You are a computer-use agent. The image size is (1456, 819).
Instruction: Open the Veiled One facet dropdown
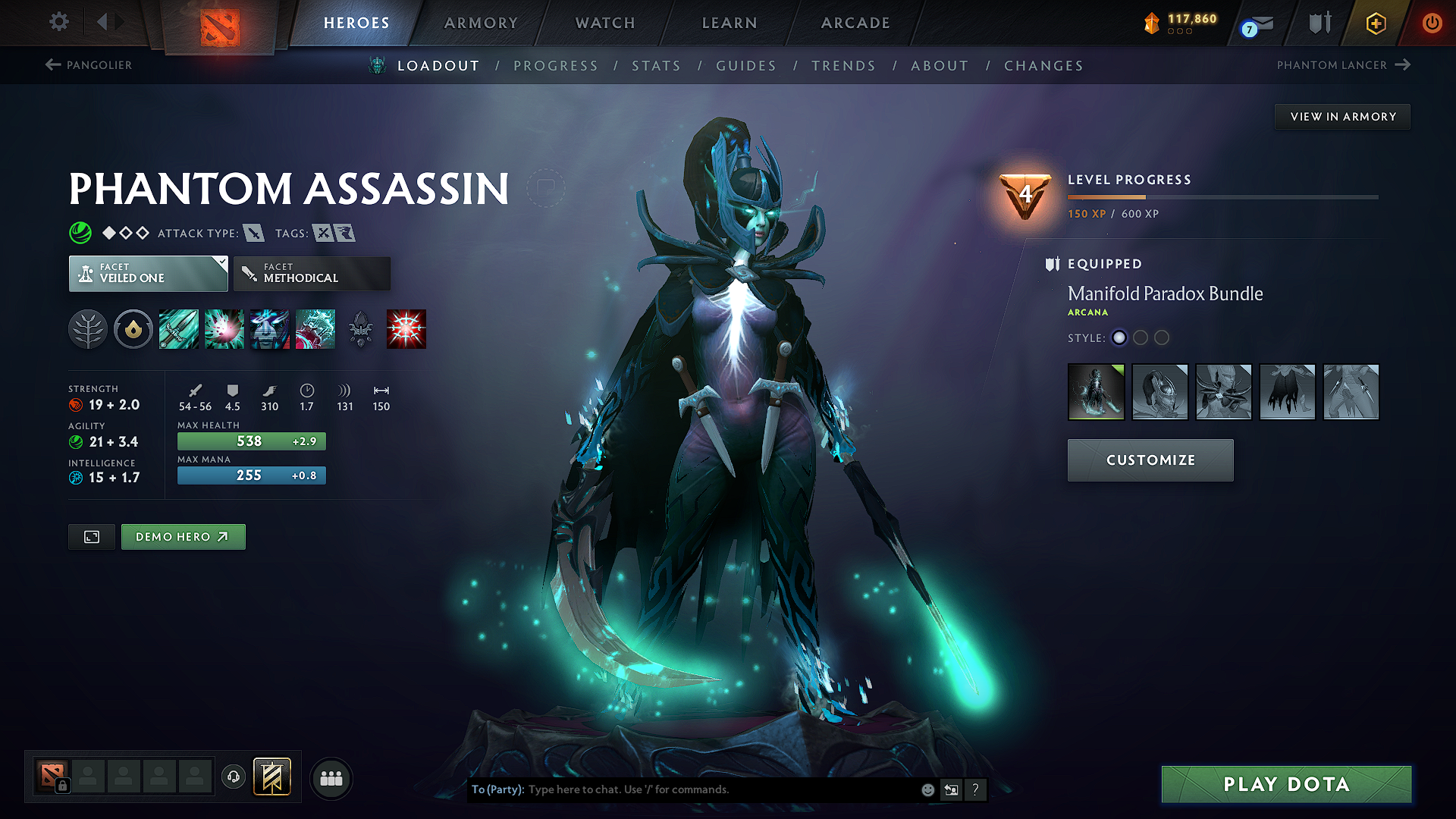click(x=148, y=273)
